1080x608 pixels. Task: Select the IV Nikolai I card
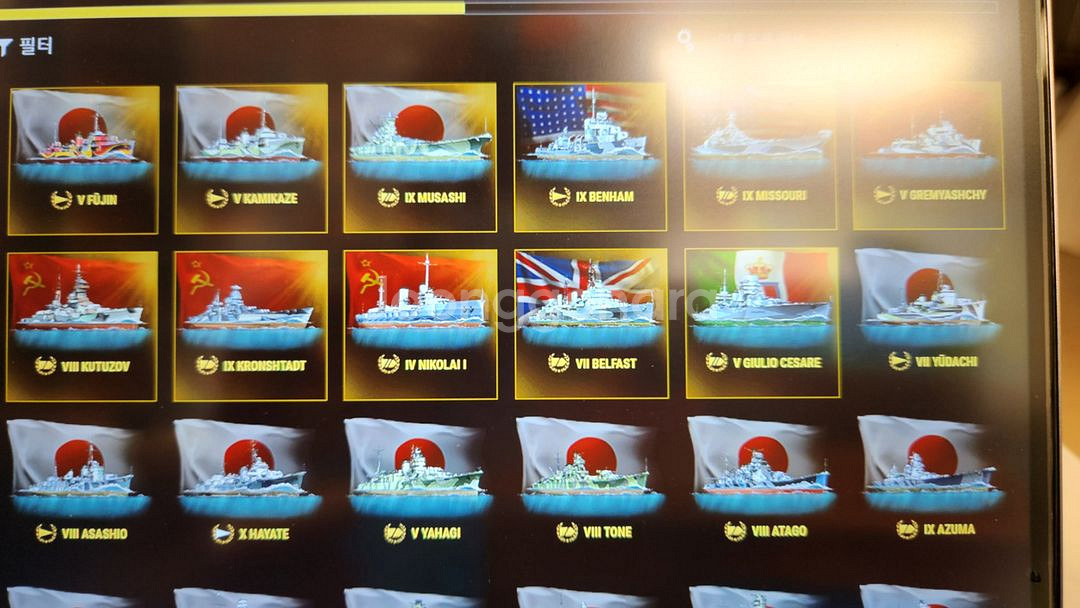pyautogui.click(x=420, y=324)
